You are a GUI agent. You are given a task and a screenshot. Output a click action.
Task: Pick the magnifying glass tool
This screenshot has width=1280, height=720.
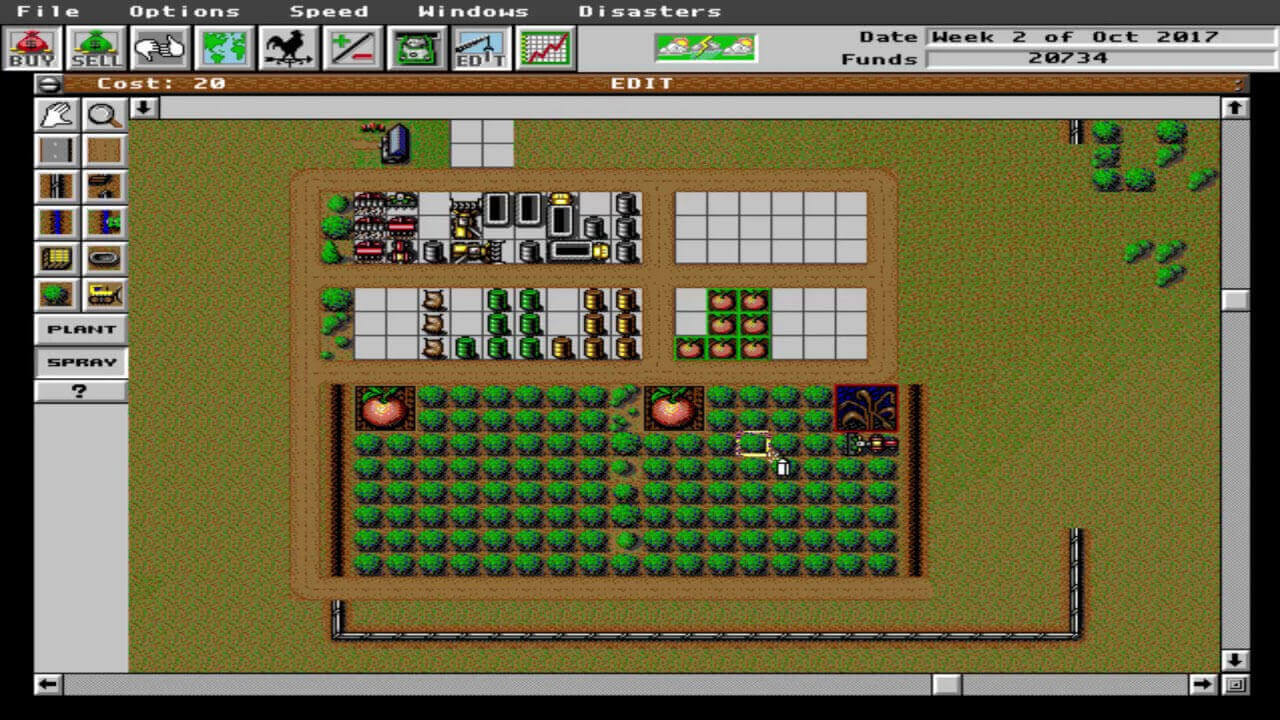(104, 114)
